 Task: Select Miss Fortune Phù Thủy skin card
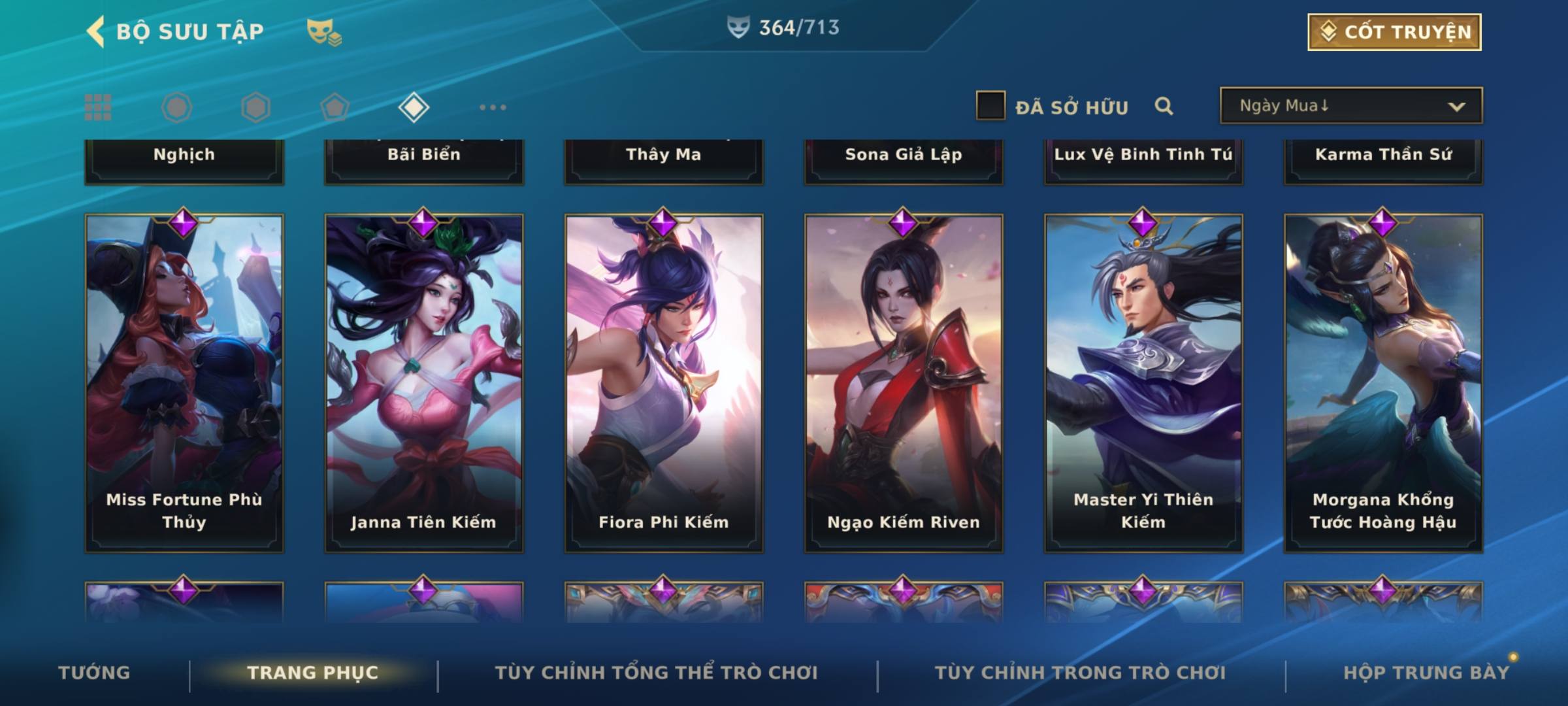[x=184, y=383]
